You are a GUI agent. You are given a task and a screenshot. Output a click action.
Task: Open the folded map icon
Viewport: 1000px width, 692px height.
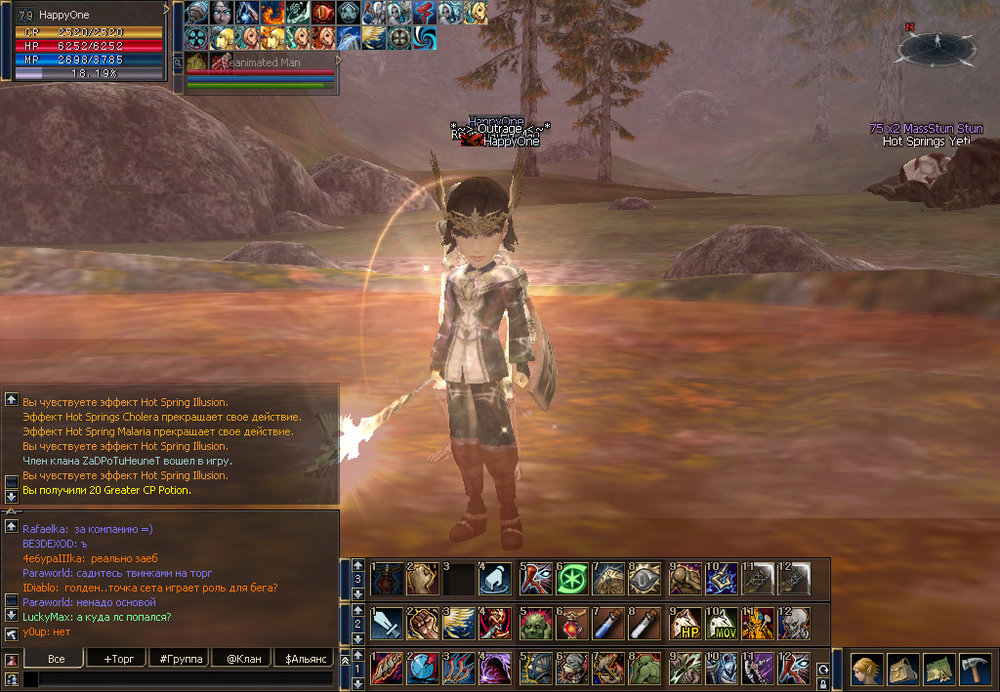(x=940, y=668)
